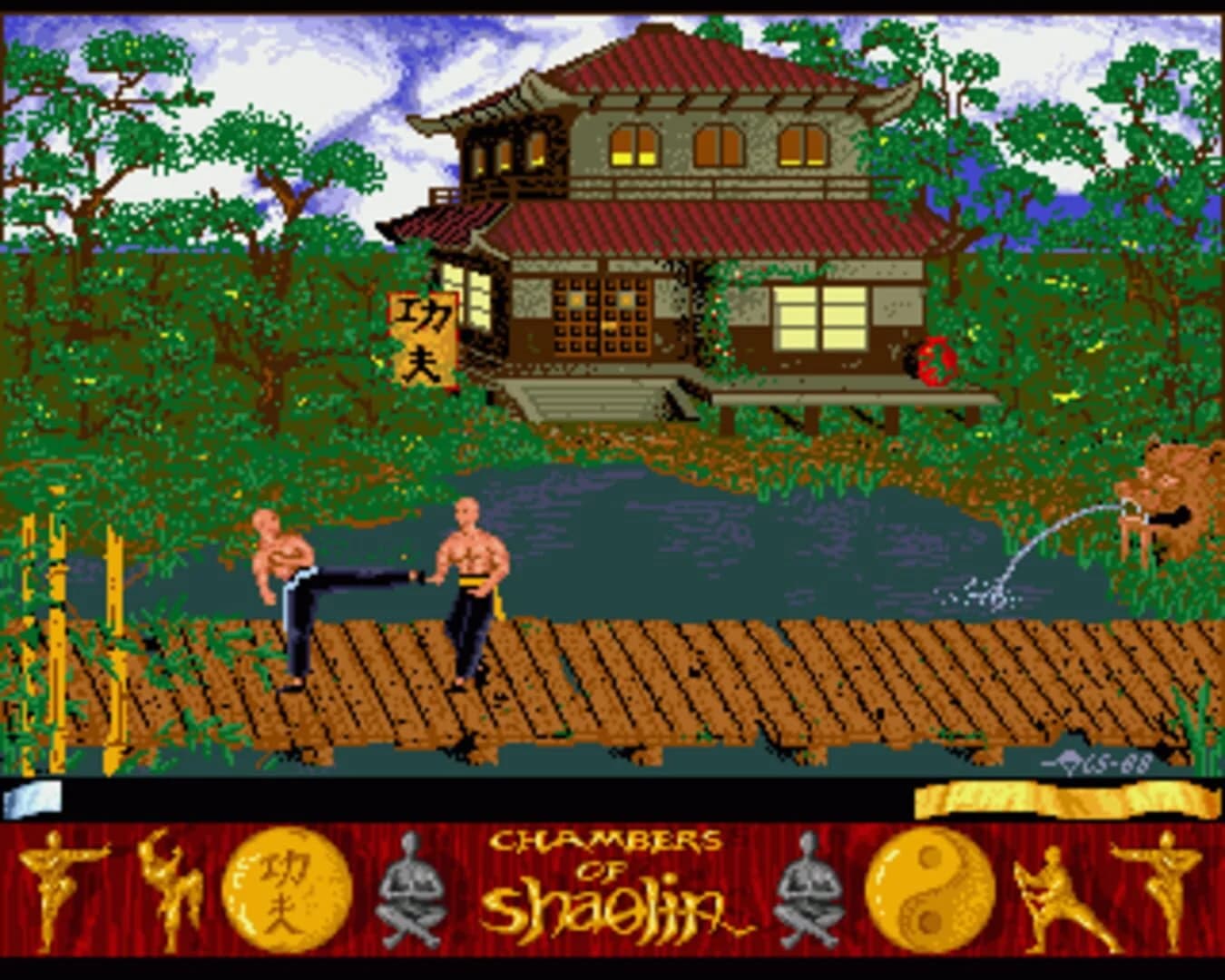Click the fighter wielding a staff icon
Image resolution: width=1225 pixels, height=980 pixels.
point(1053,898)
